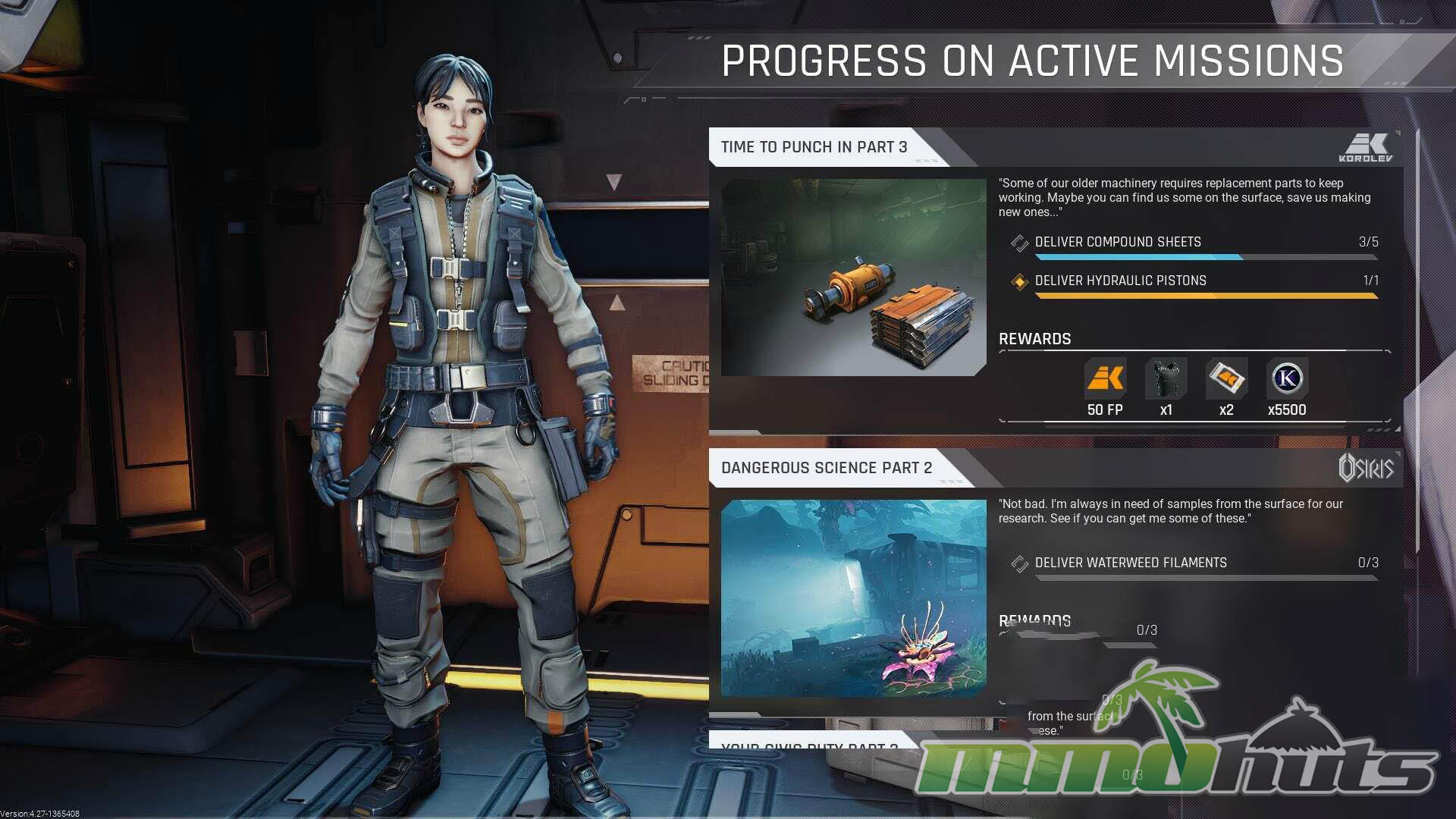This screenshot has width=1456, height=819.
Task: Select the Time to Punch In Part 3 mission
Action: tap(814, 147)
